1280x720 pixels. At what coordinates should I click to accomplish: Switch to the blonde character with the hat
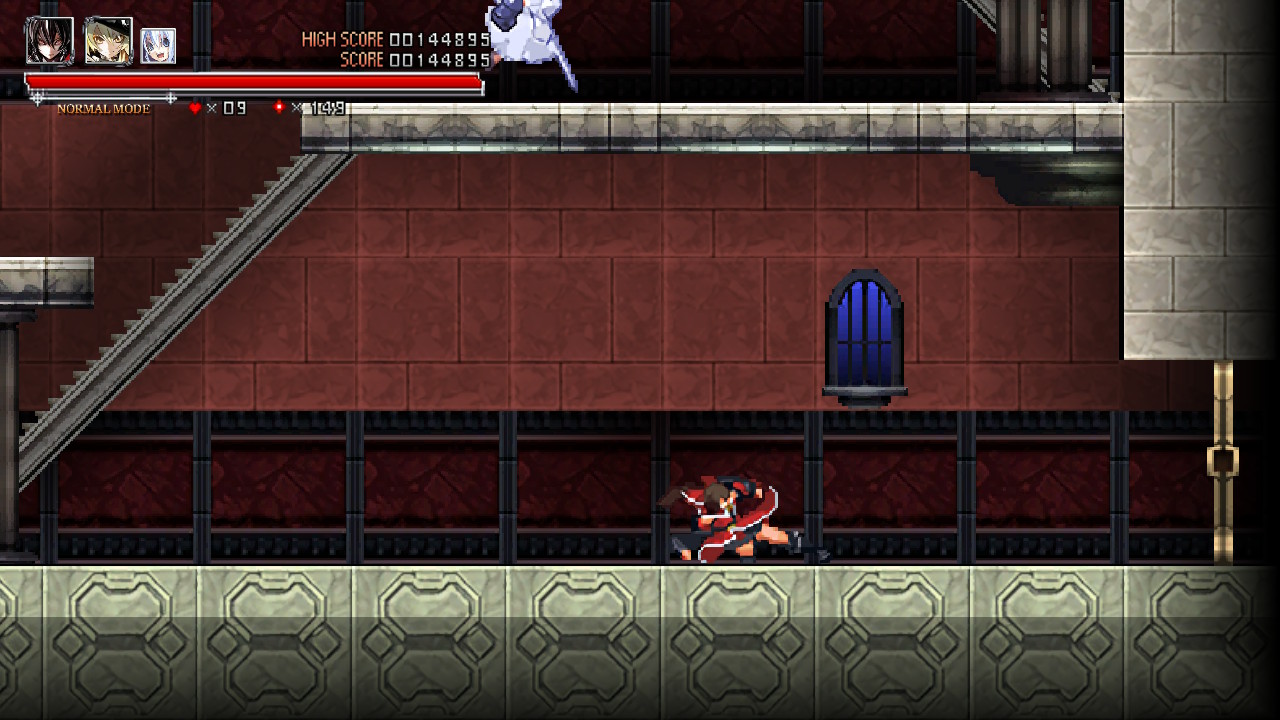108,41
